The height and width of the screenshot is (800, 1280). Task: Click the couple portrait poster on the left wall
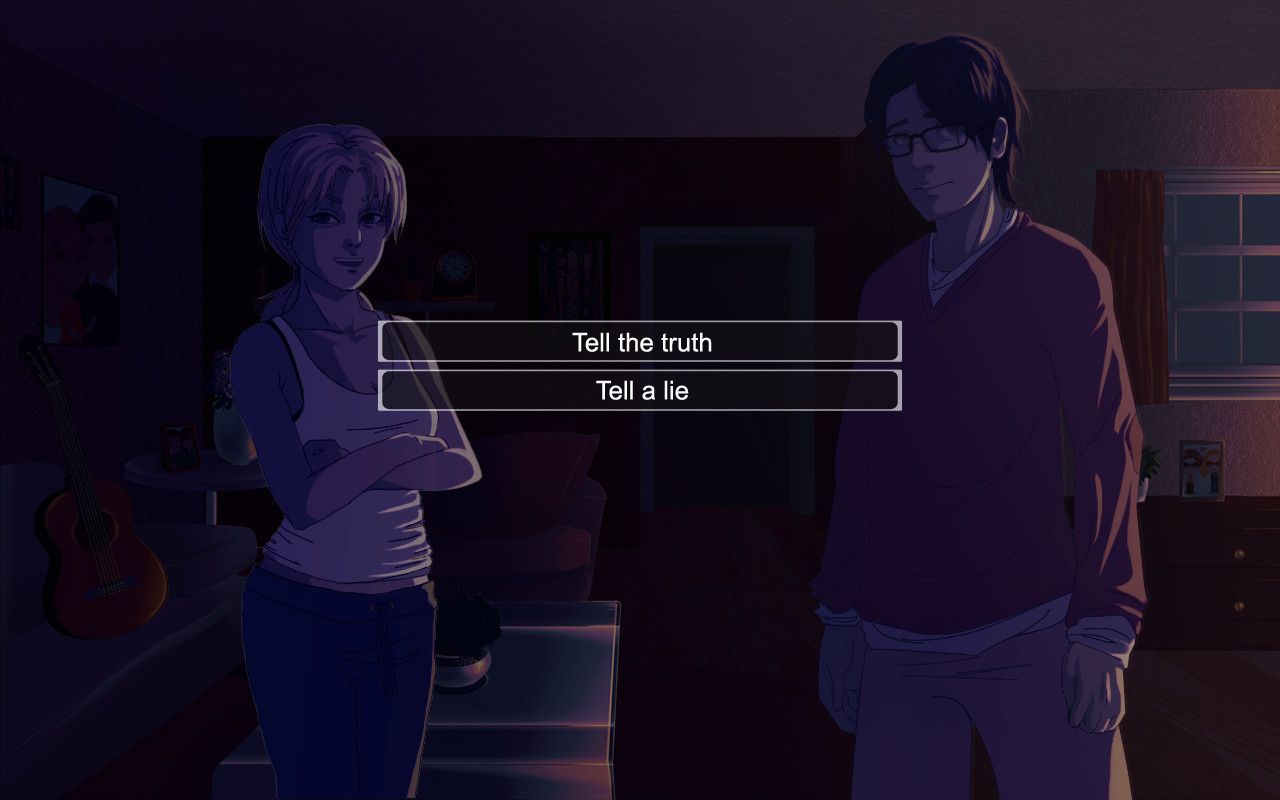pyautogui.click(x=80, y=250)
